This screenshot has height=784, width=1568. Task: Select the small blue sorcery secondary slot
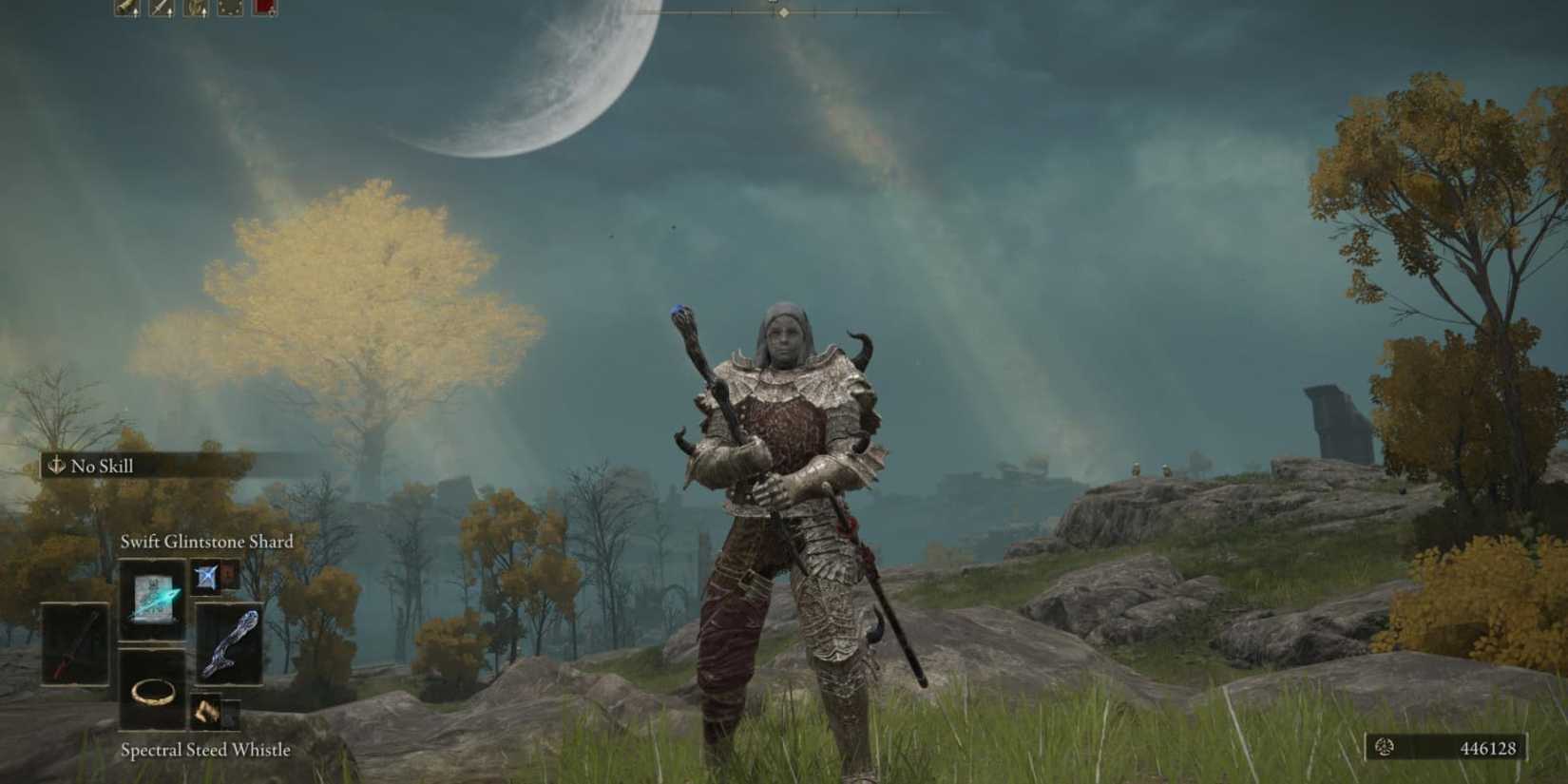(206, 577)
